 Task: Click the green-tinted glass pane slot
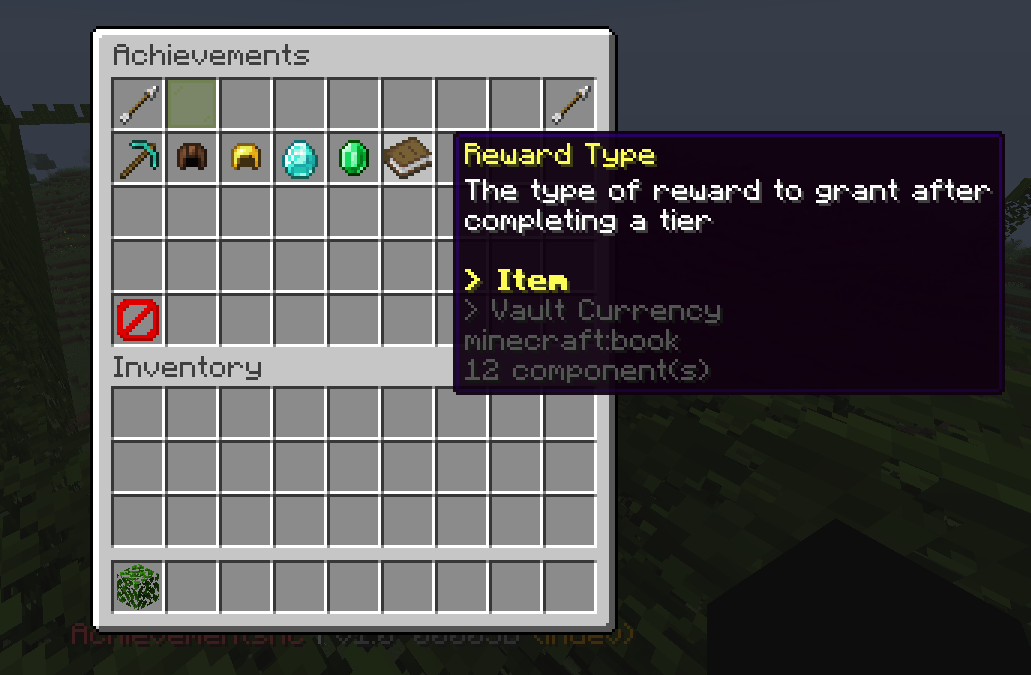192,104
